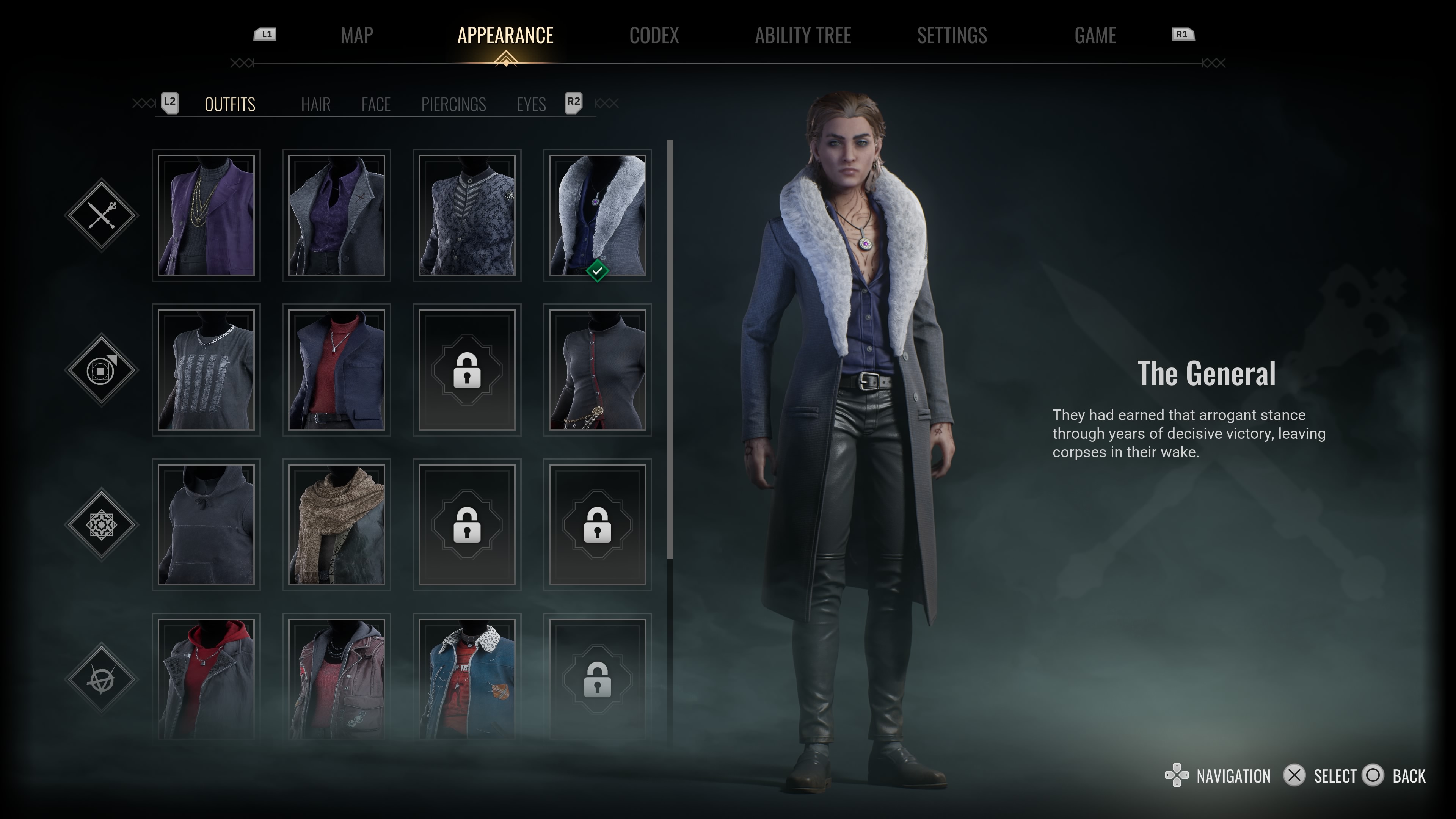The height and width of the screenshot is (819, 1456).
Task: Select the tan patterned scarf outfit
Action: (x=337, y=524)
